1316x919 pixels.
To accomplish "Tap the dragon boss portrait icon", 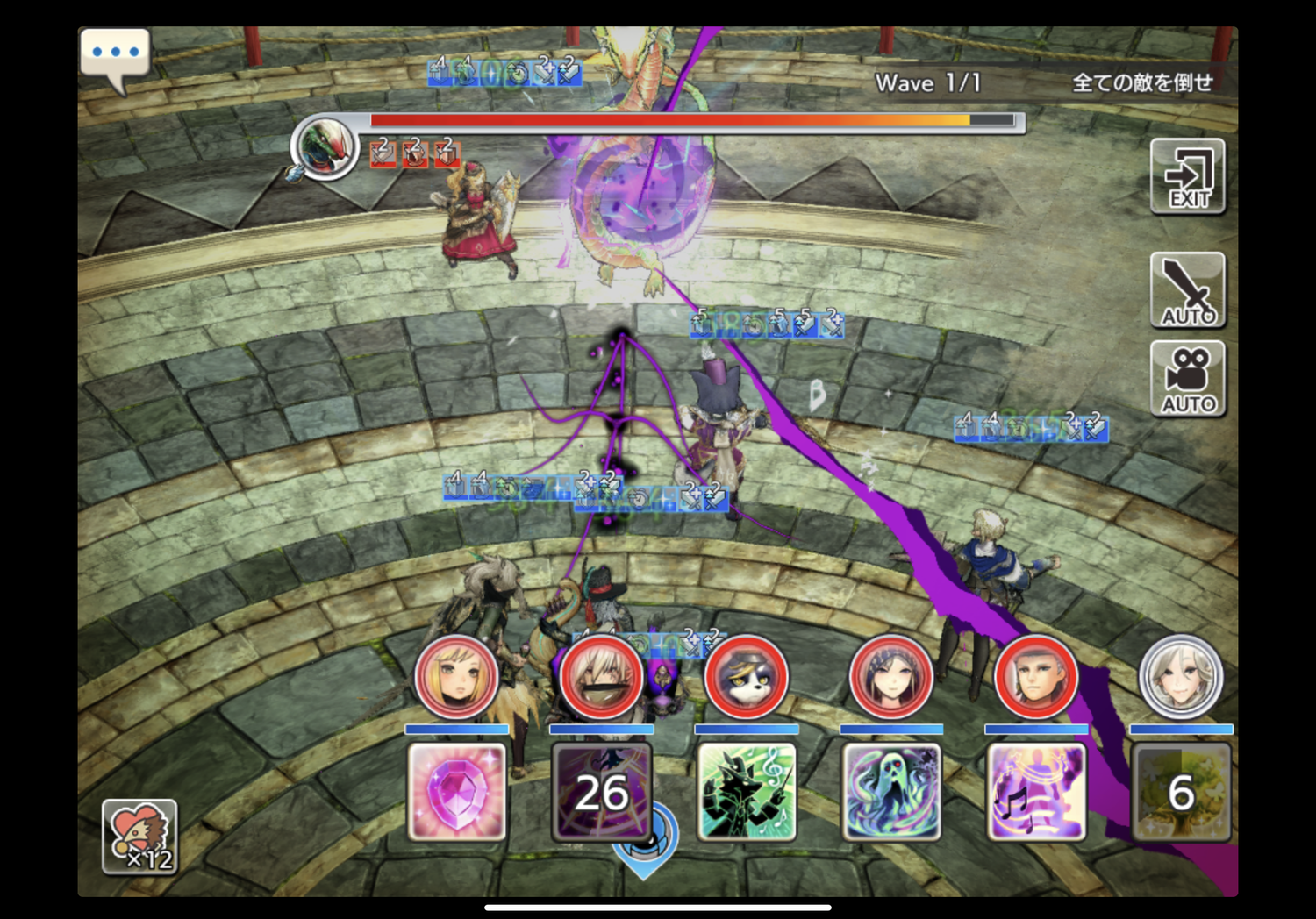I will coord(325,146).
